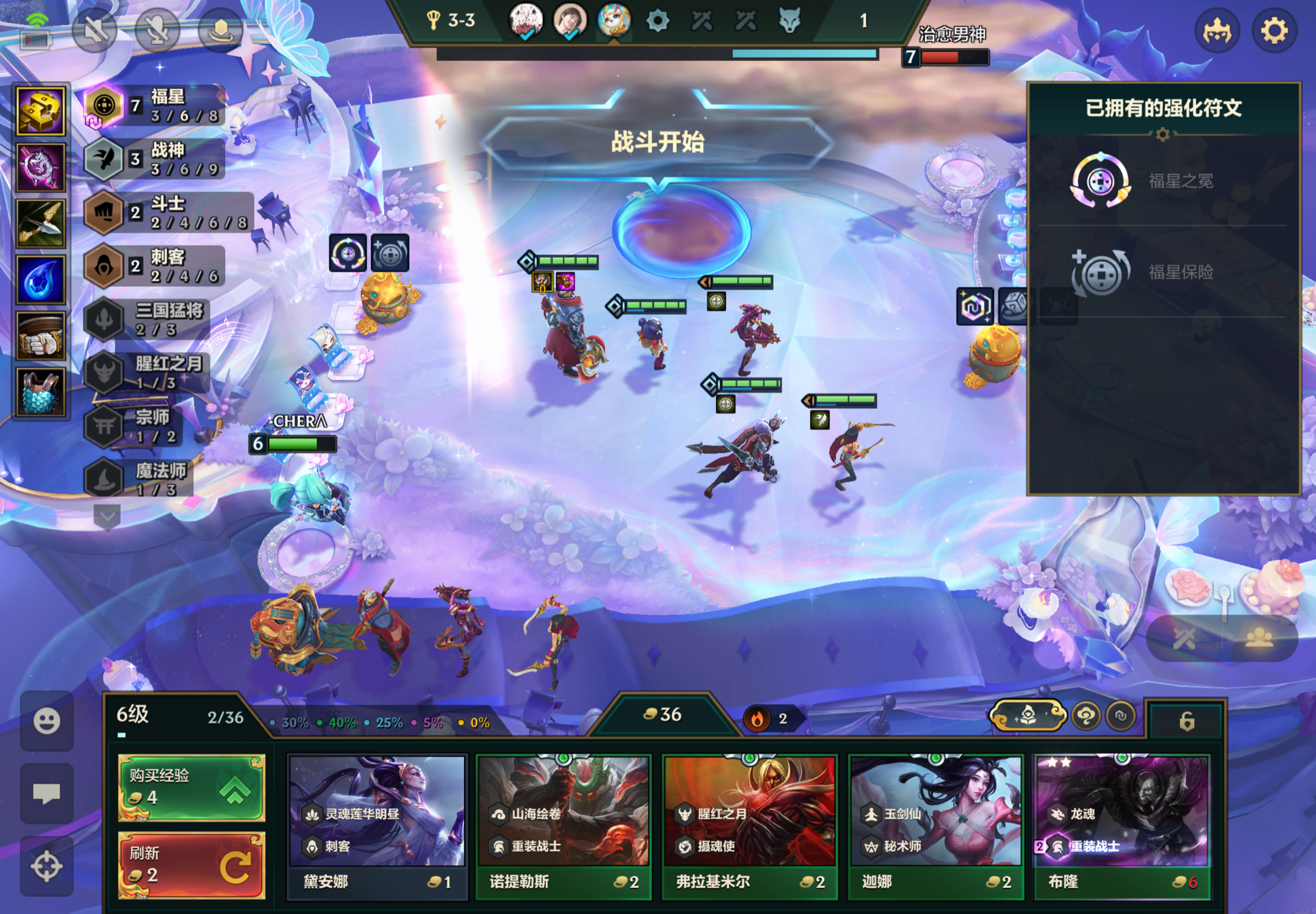Inspect the 斗士 trait entry
This screenshot has height=914, width=1316.
(x=168, y=213)
